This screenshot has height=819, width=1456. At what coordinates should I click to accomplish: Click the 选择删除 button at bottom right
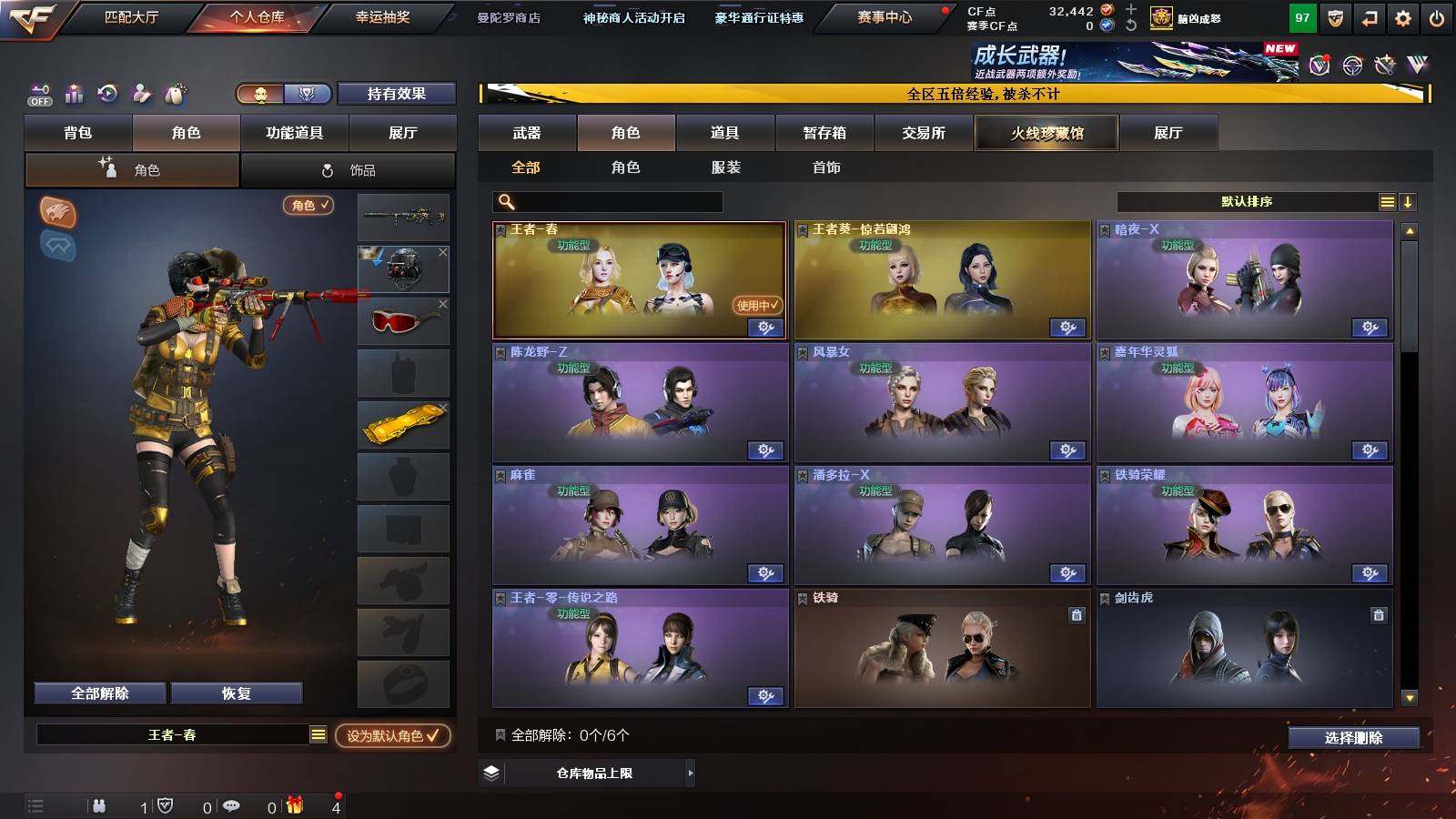click(1353, 737)
